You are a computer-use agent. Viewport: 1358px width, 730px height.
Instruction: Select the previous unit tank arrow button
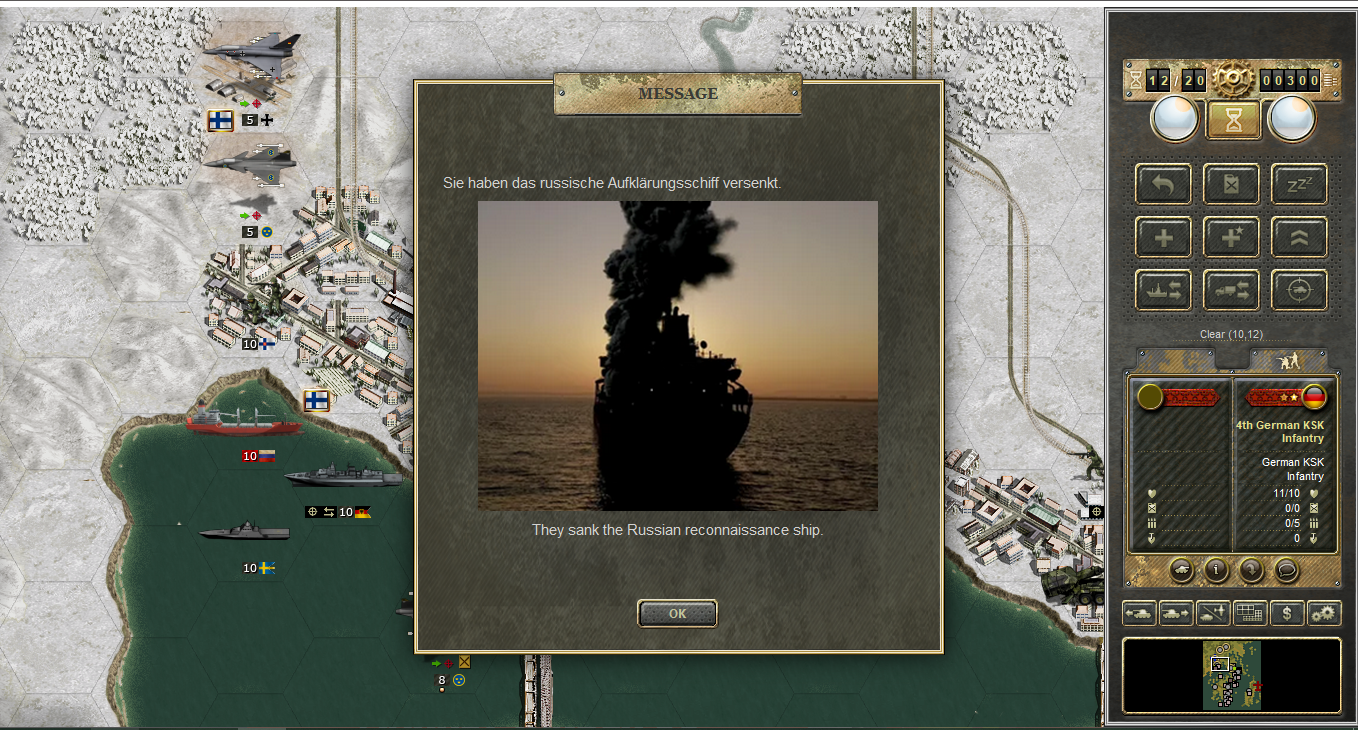click(1139, 613)
